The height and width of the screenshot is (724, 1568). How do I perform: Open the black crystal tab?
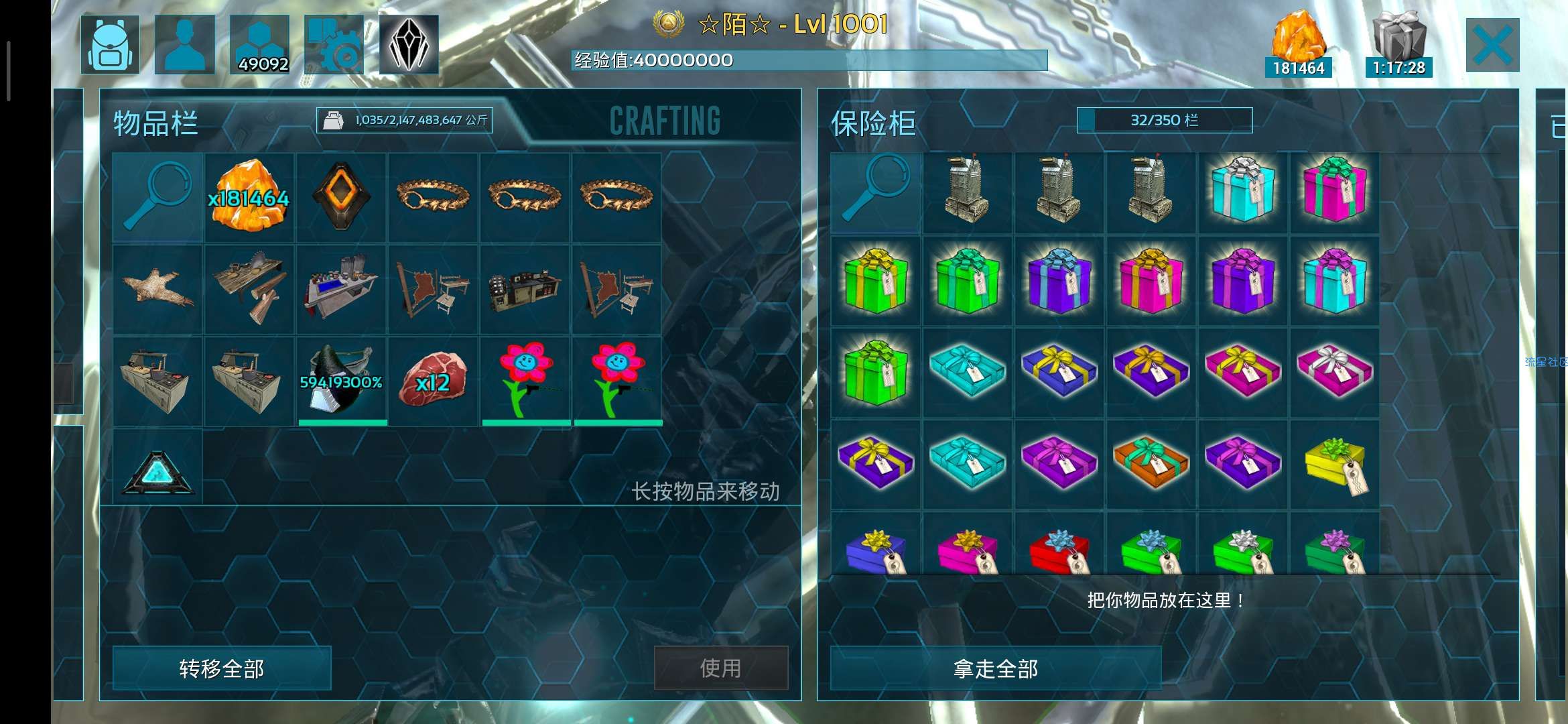(409, 45)
